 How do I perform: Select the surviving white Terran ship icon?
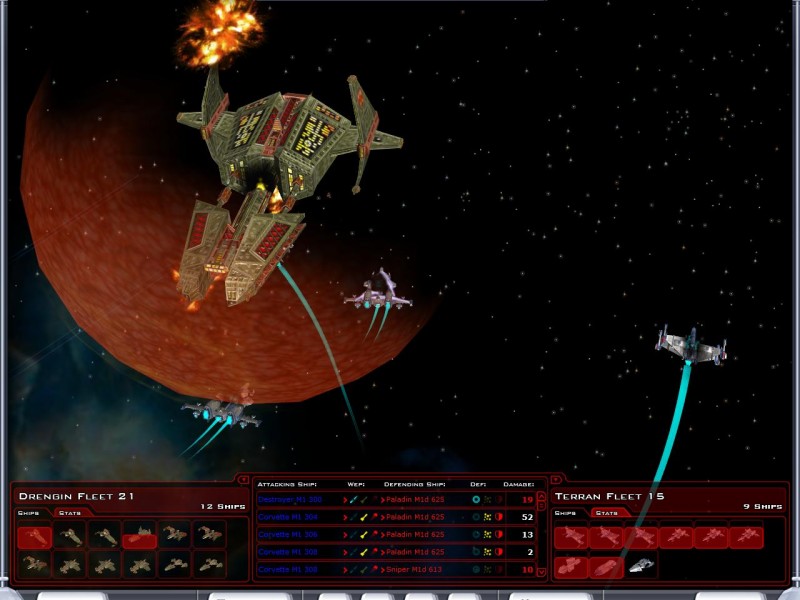(x=640, y=566)
